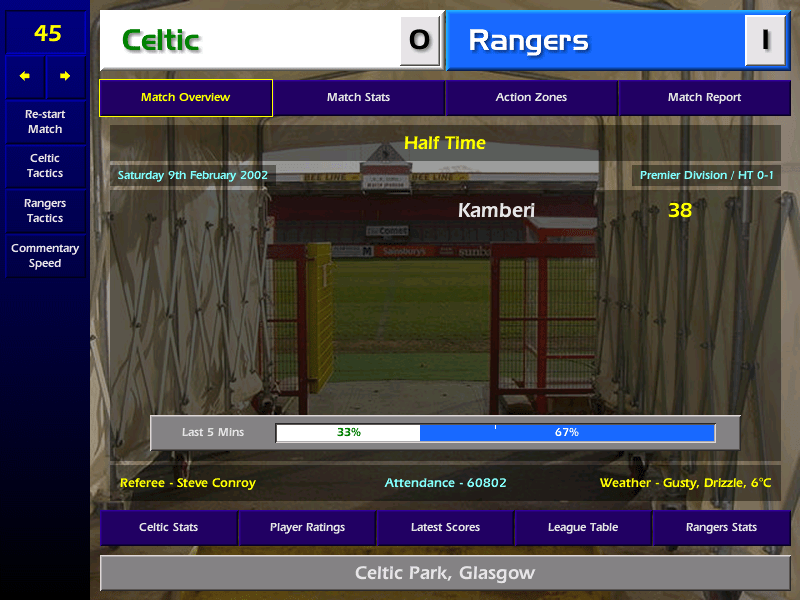This screenshot has width=800, height=600.
Task: Open Rangers Tactics
Action: tap(45, 211)
